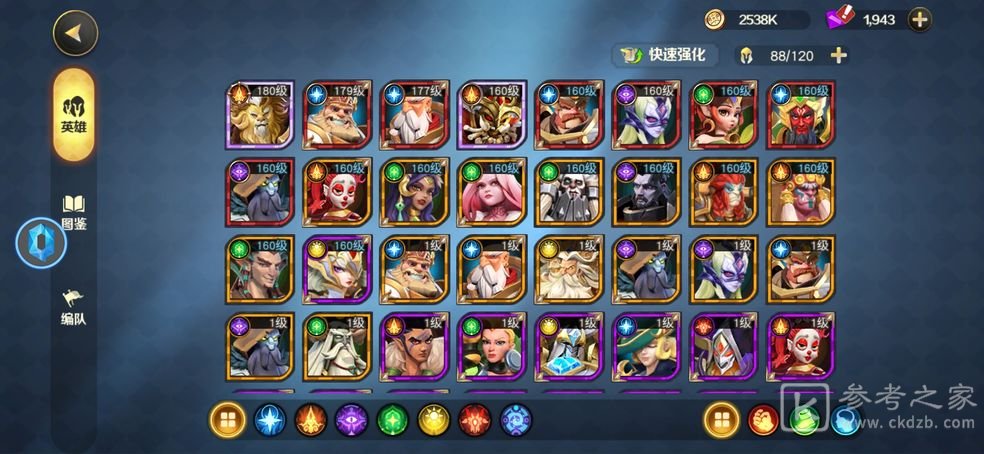The height and width of the screenshot is (454, 984).
Task: Filter heroes by blue star faction
Action: (x=269, y=421)
